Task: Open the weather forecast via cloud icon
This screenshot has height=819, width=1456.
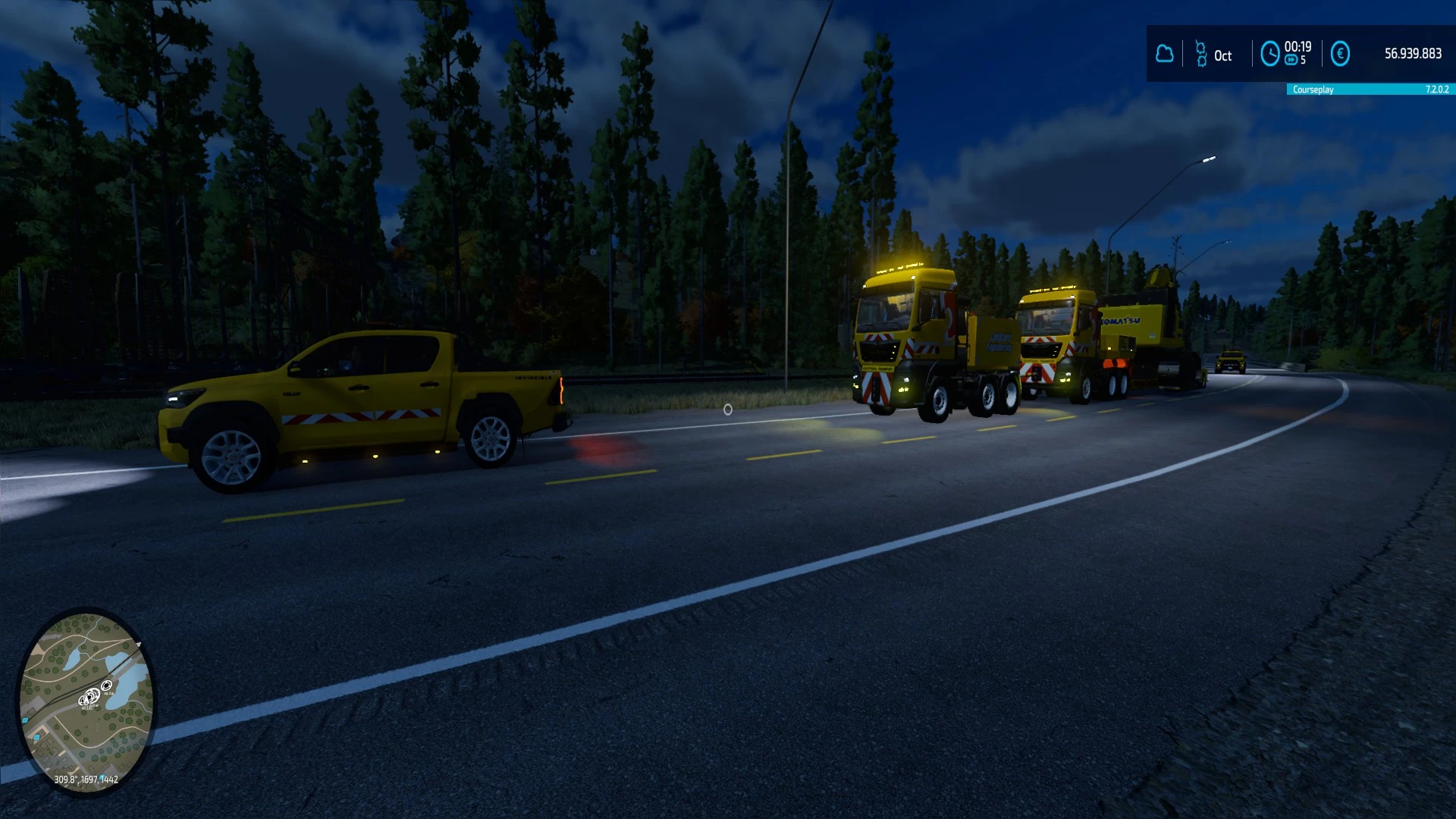Action: (1165, 53)
